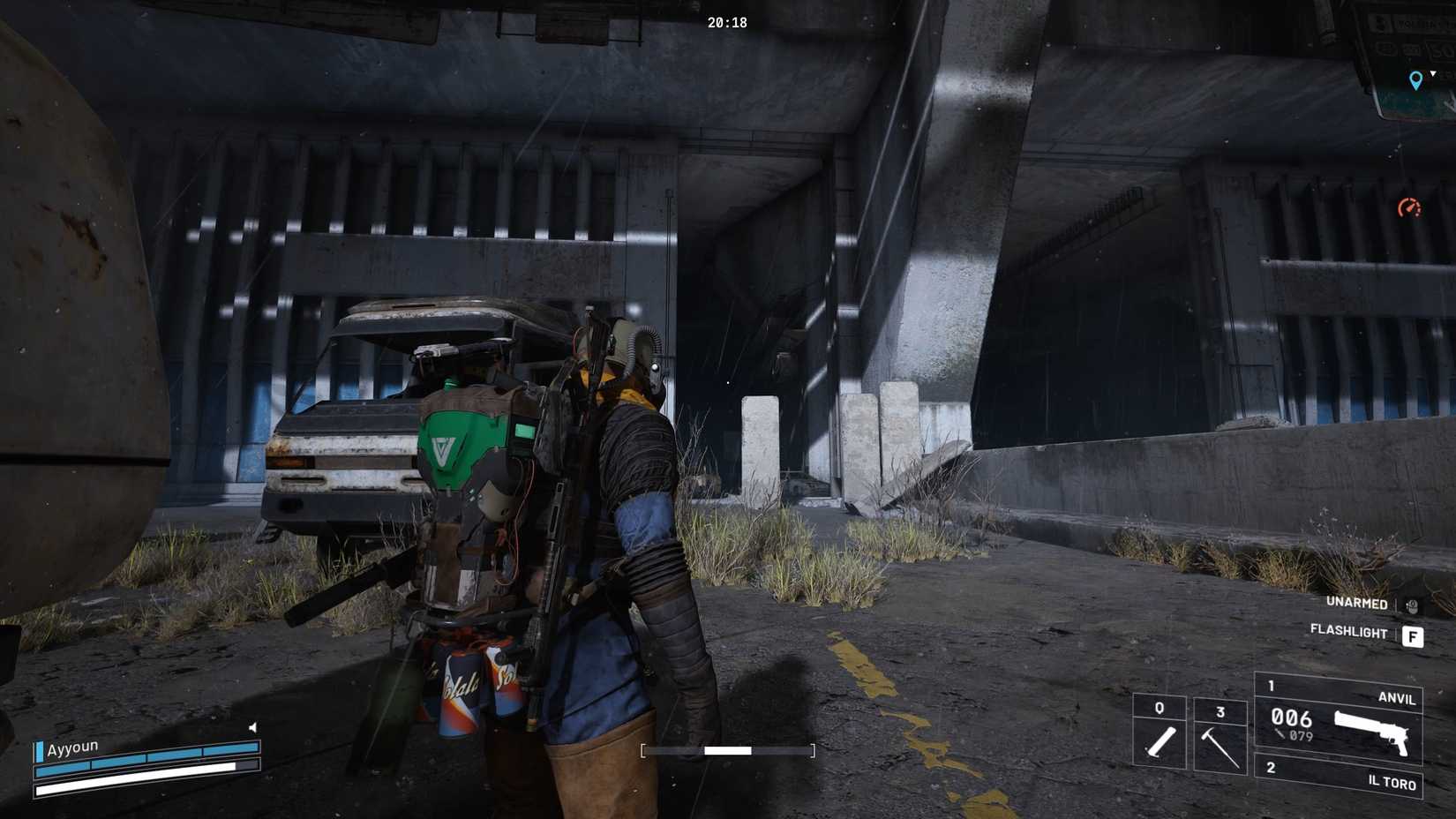Click the stamina progress bar at the bottom center
The width and height of the screenshot is (1456, 819).
click(728, 752)
